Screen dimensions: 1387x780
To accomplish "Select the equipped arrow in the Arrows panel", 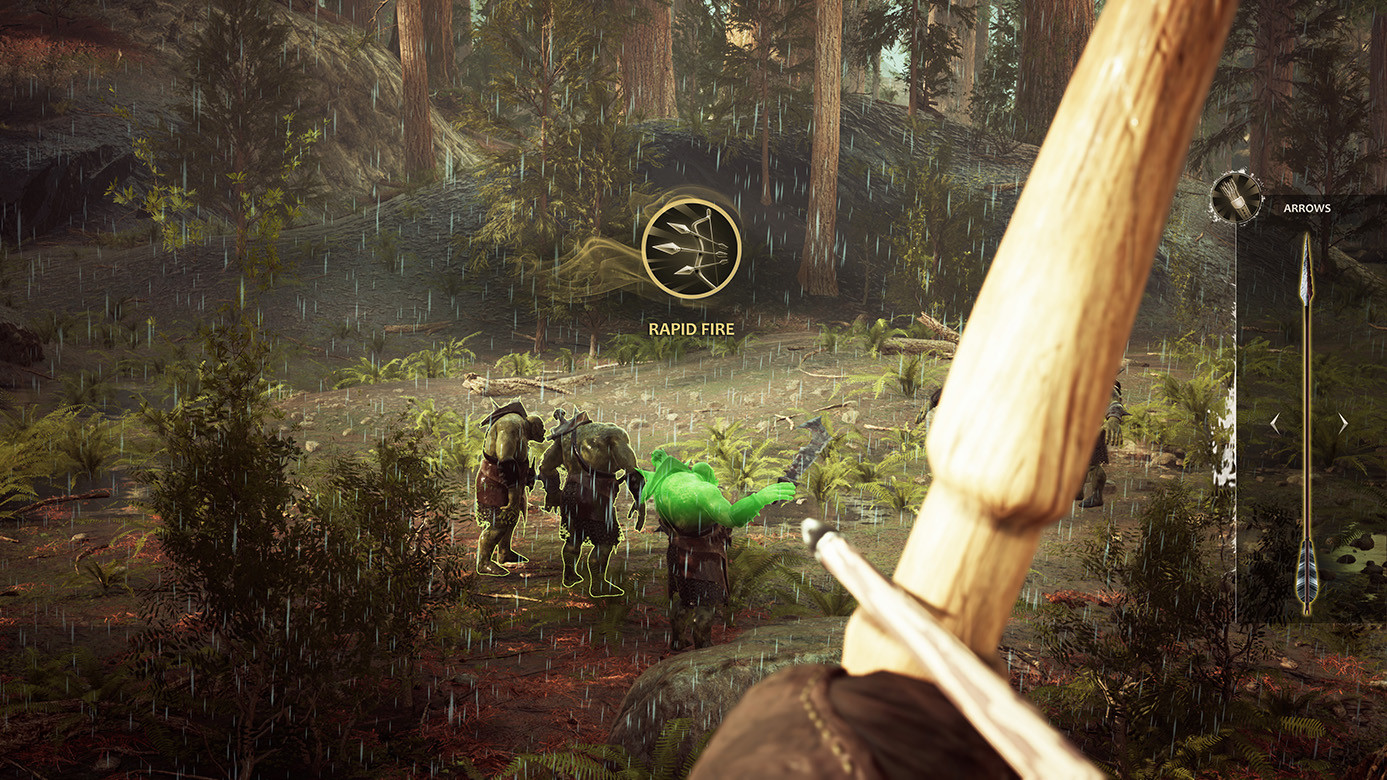I will coord(1306,420).
